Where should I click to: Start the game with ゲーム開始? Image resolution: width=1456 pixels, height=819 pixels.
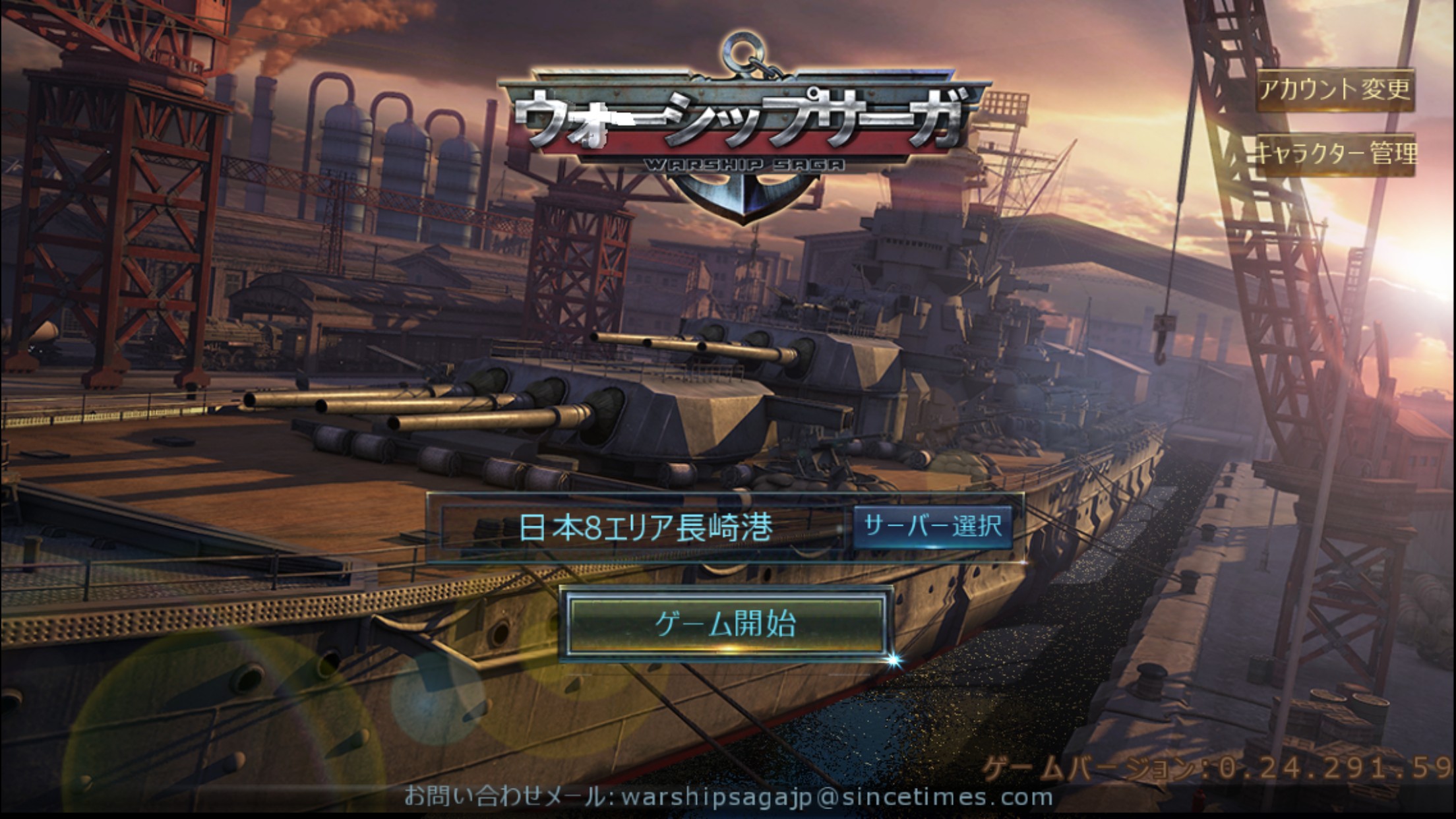click(x=725, y=624)
